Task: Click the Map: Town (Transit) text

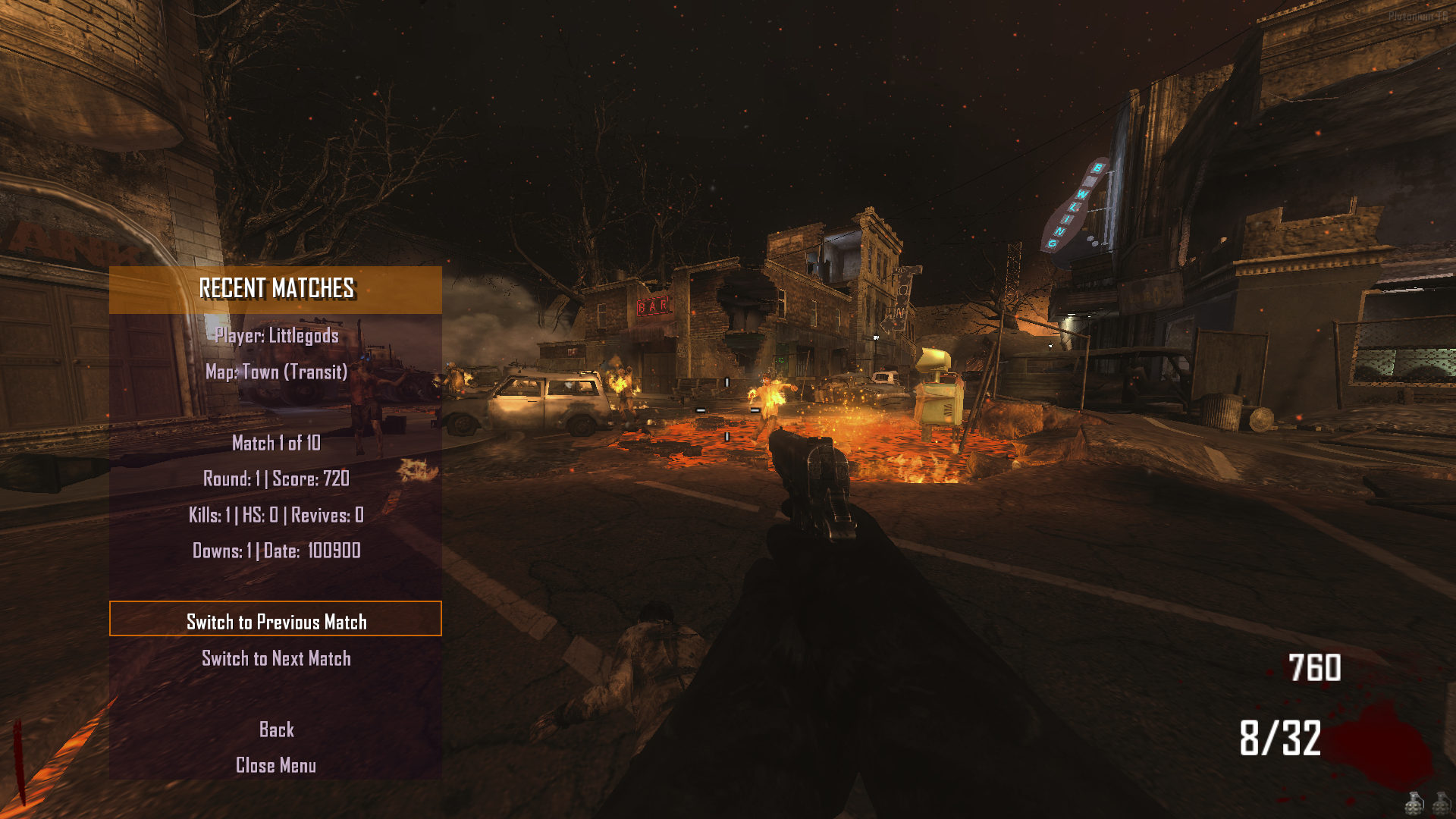Action: click(x=275, y=372)
